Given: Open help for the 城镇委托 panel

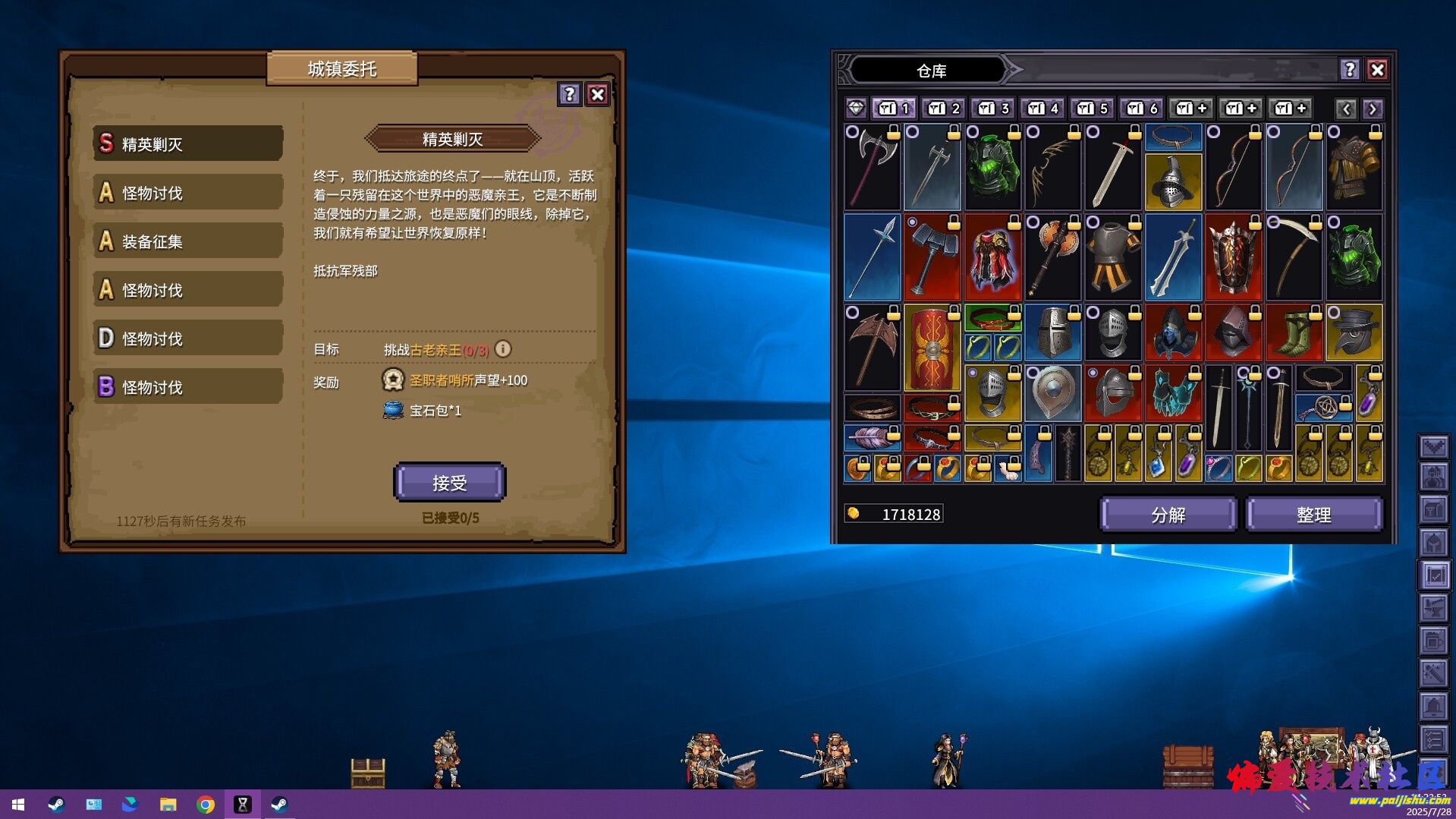Looking at the screenshot, I should 569,94.
